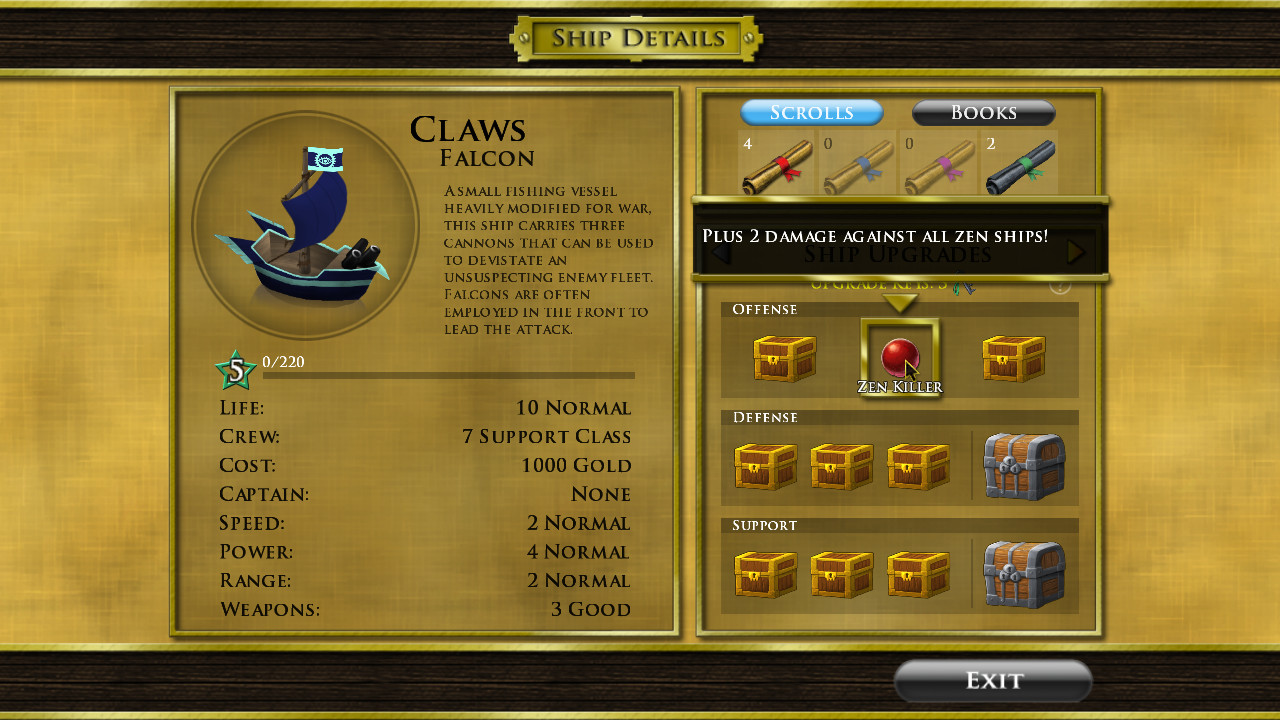Click the 0/220 experience progress bar
Screen dimensions: 1280x720
450,375
